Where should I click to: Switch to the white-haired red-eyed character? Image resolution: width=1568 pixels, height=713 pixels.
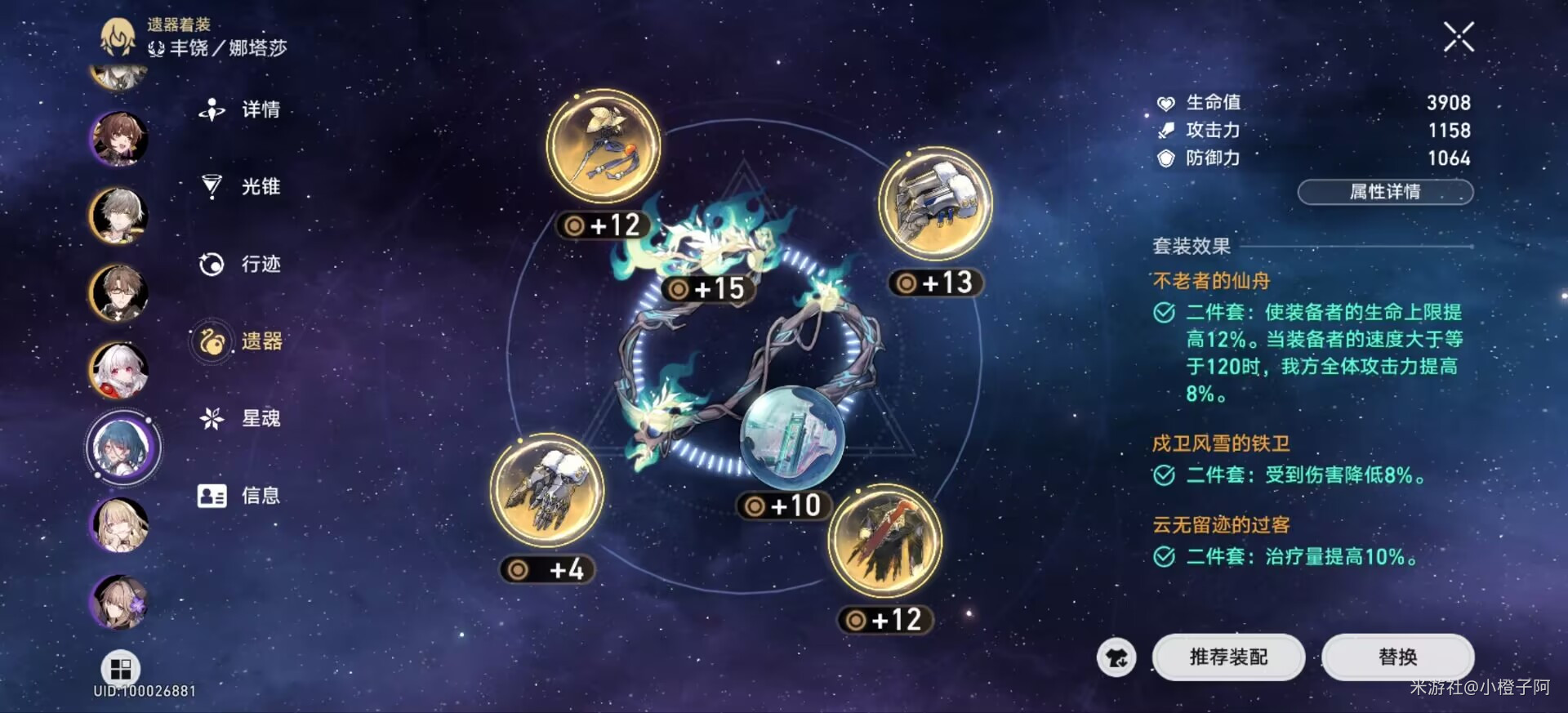[x=119, y=370]
